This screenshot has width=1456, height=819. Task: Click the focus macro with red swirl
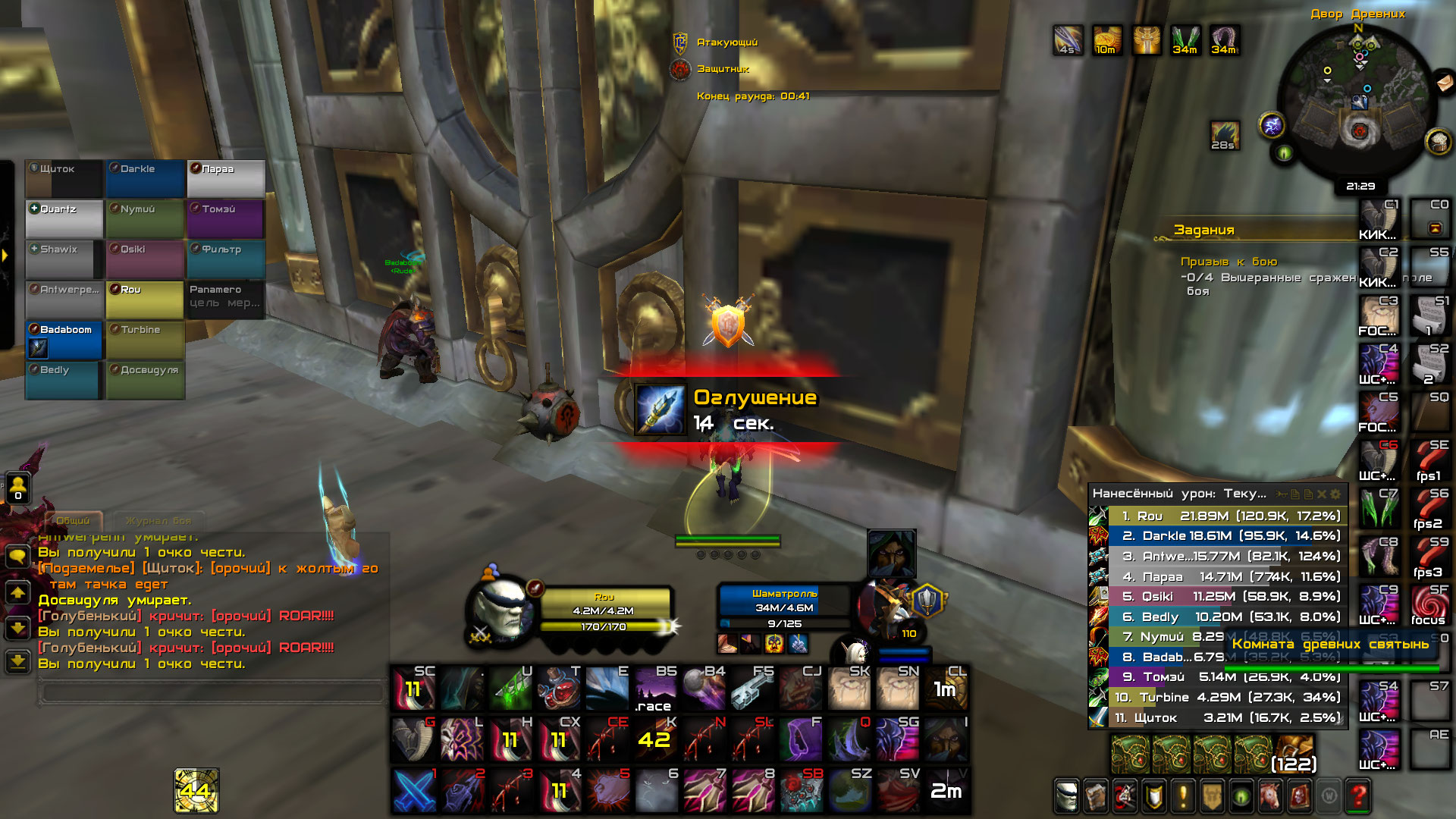click(x=1429, y=606)
